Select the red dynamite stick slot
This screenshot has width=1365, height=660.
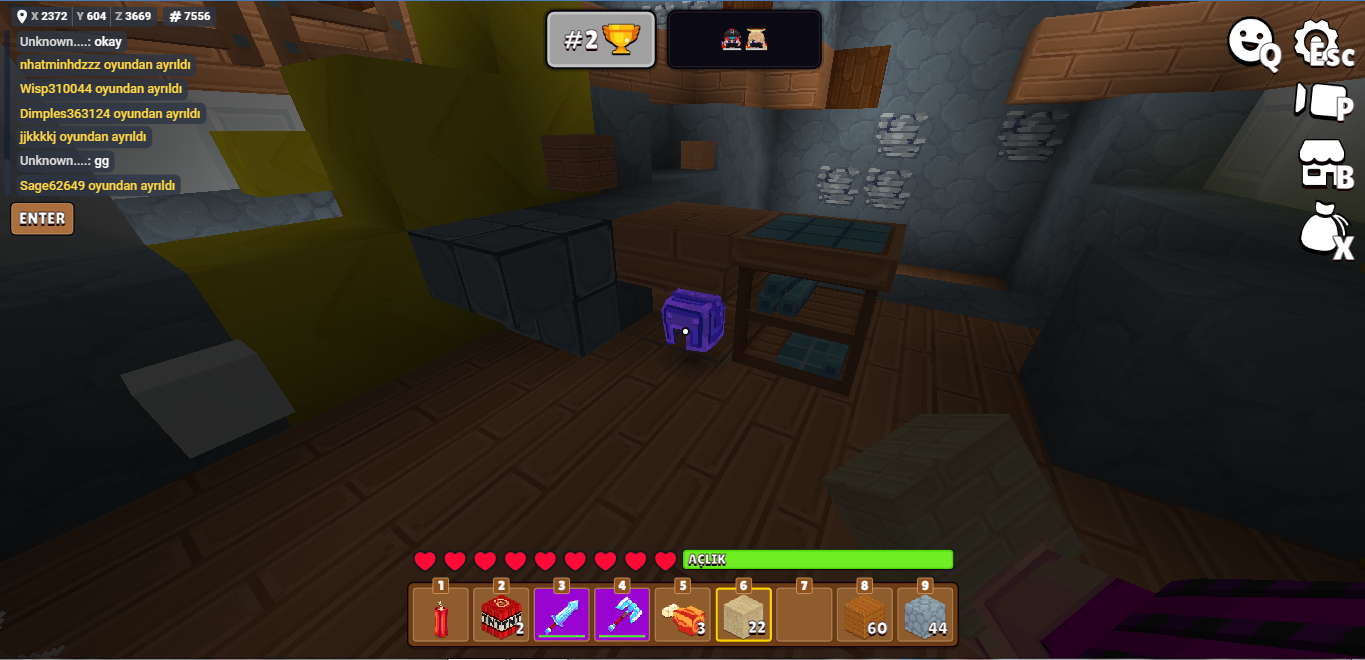tap(441, 615)
